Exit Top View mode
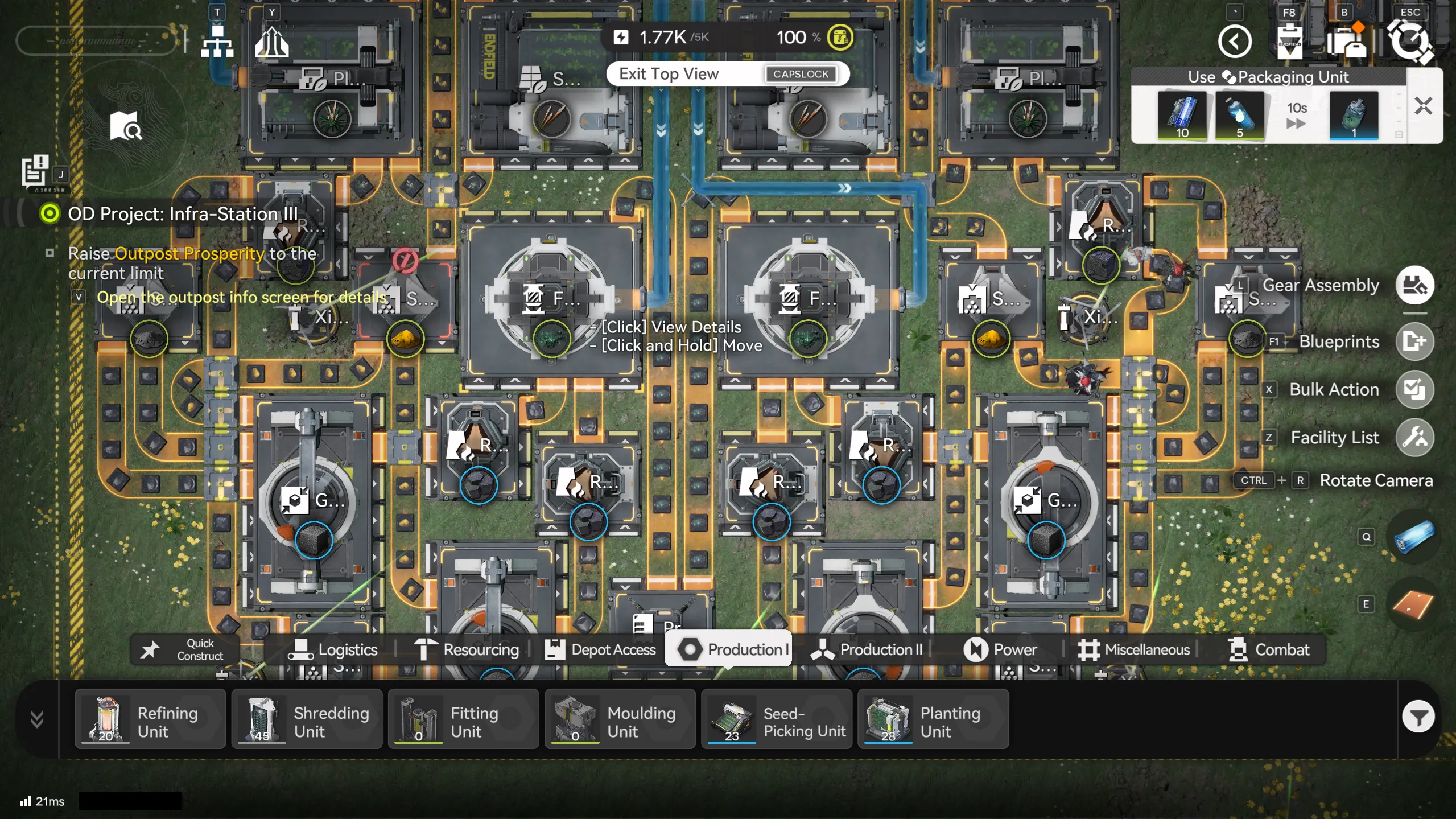Screen dimensions: 1456x819 click(727, 74)
